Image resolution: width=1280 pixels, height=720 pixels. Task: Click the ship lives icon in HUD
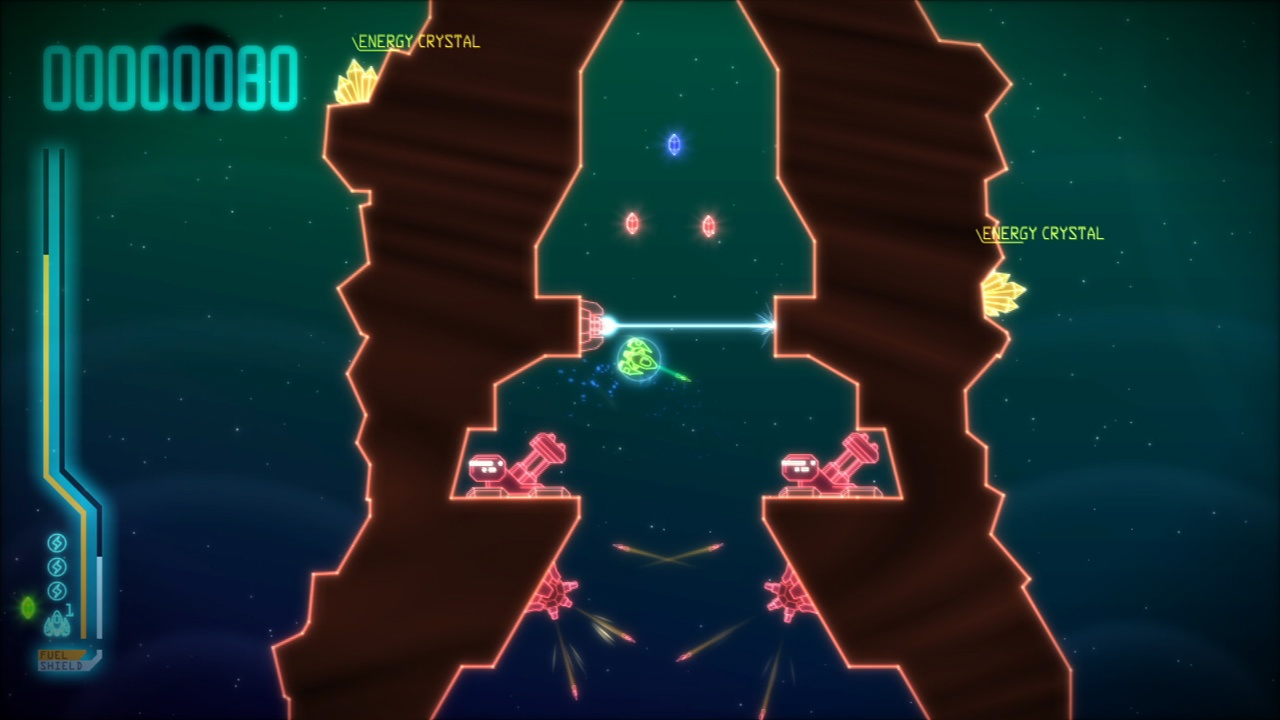[x=57, y=624]
